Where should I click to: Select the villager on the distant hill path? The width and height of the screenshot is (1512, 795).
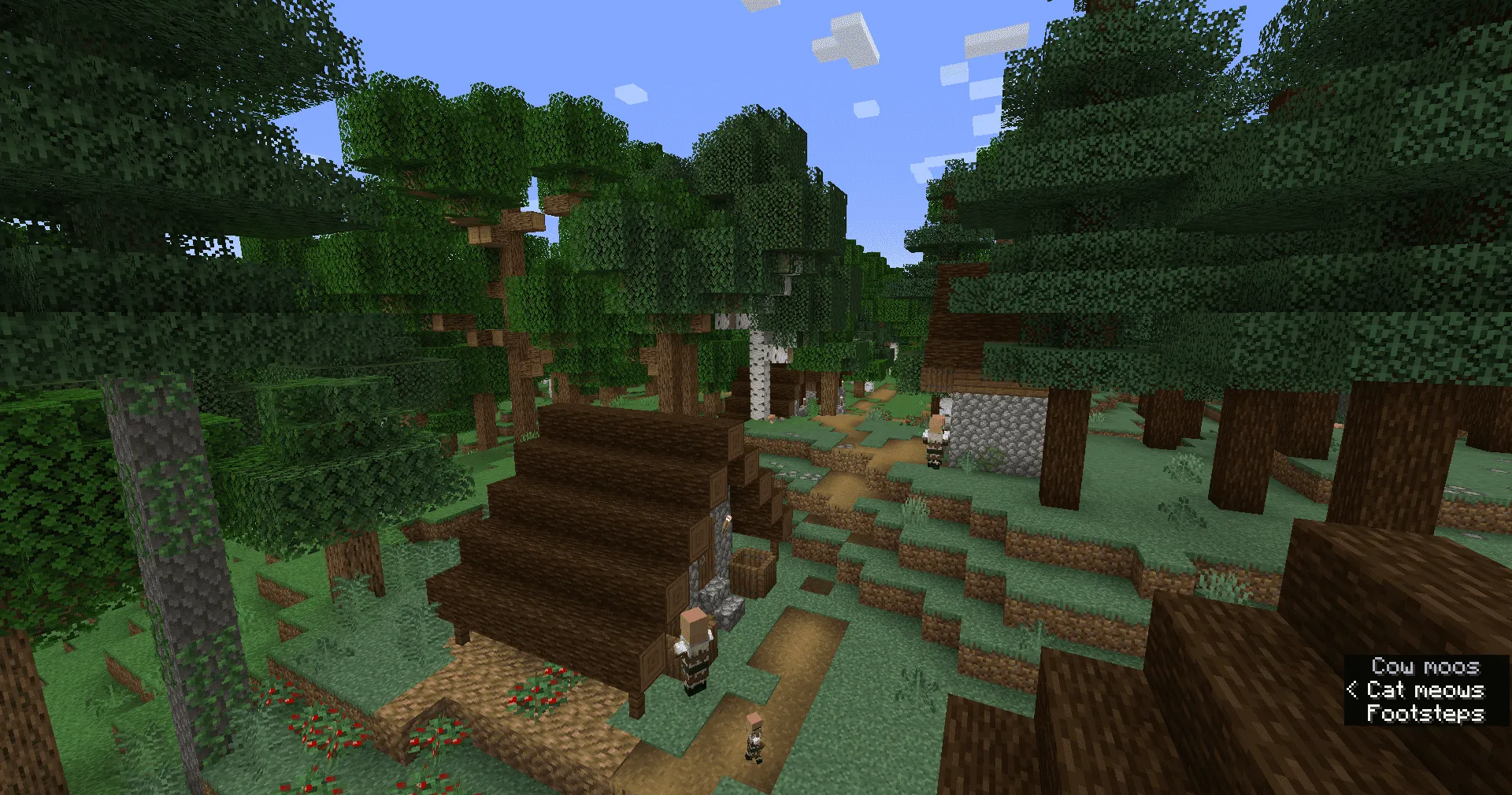936,438
